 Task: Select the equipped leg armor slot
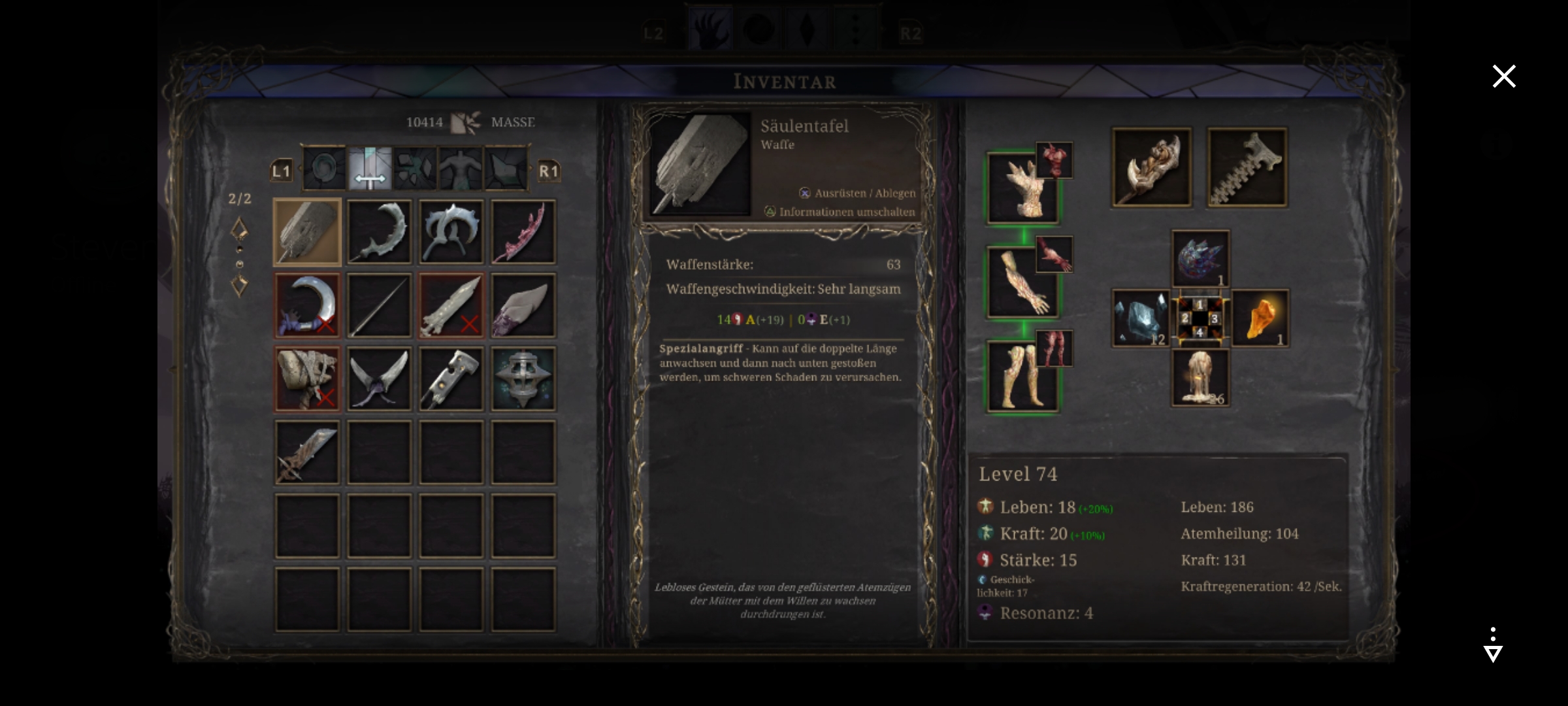(x=1022, y=377)
